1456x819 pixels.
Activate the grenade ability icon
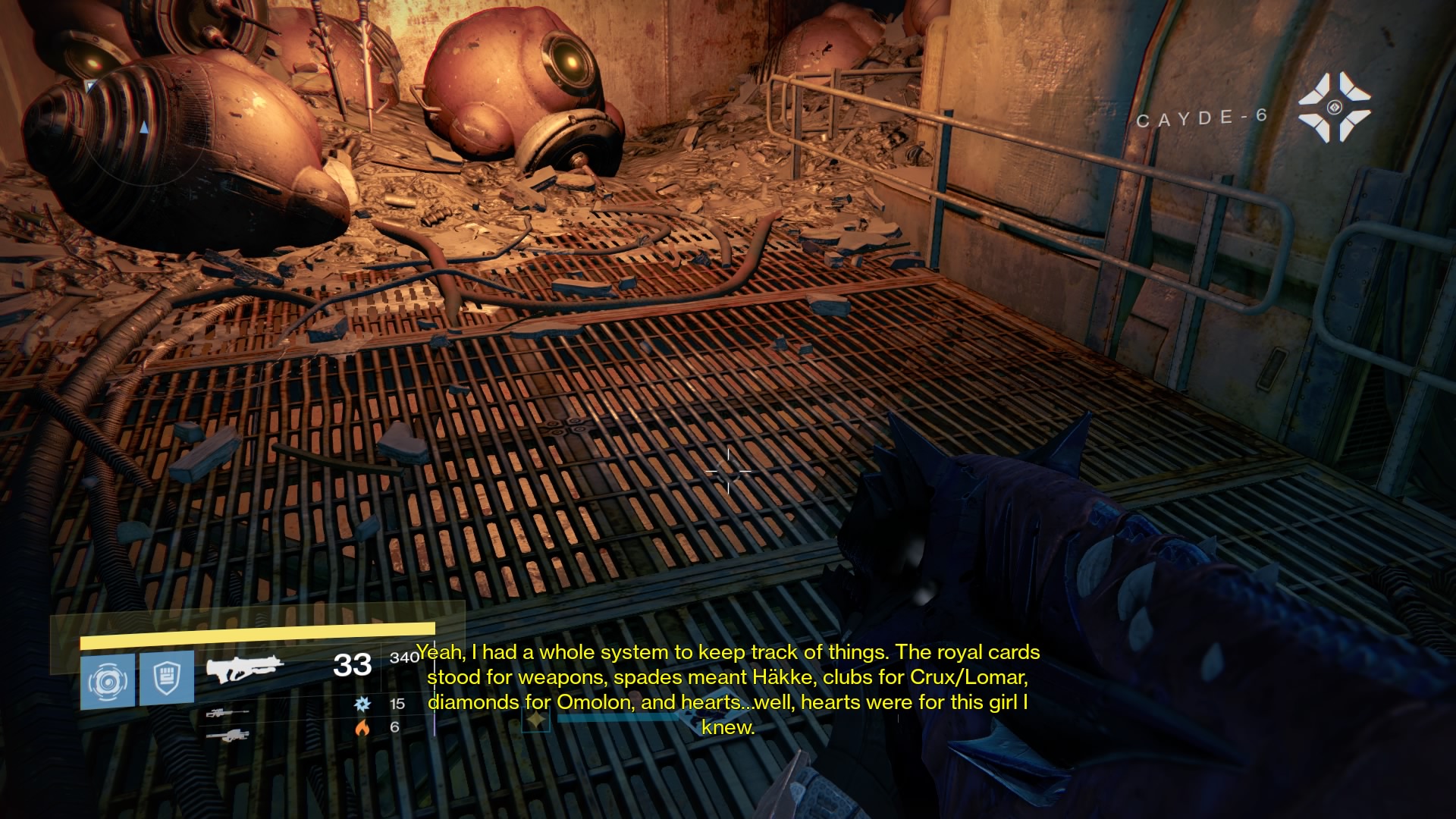pyautogui.click(x=107, y=680)
